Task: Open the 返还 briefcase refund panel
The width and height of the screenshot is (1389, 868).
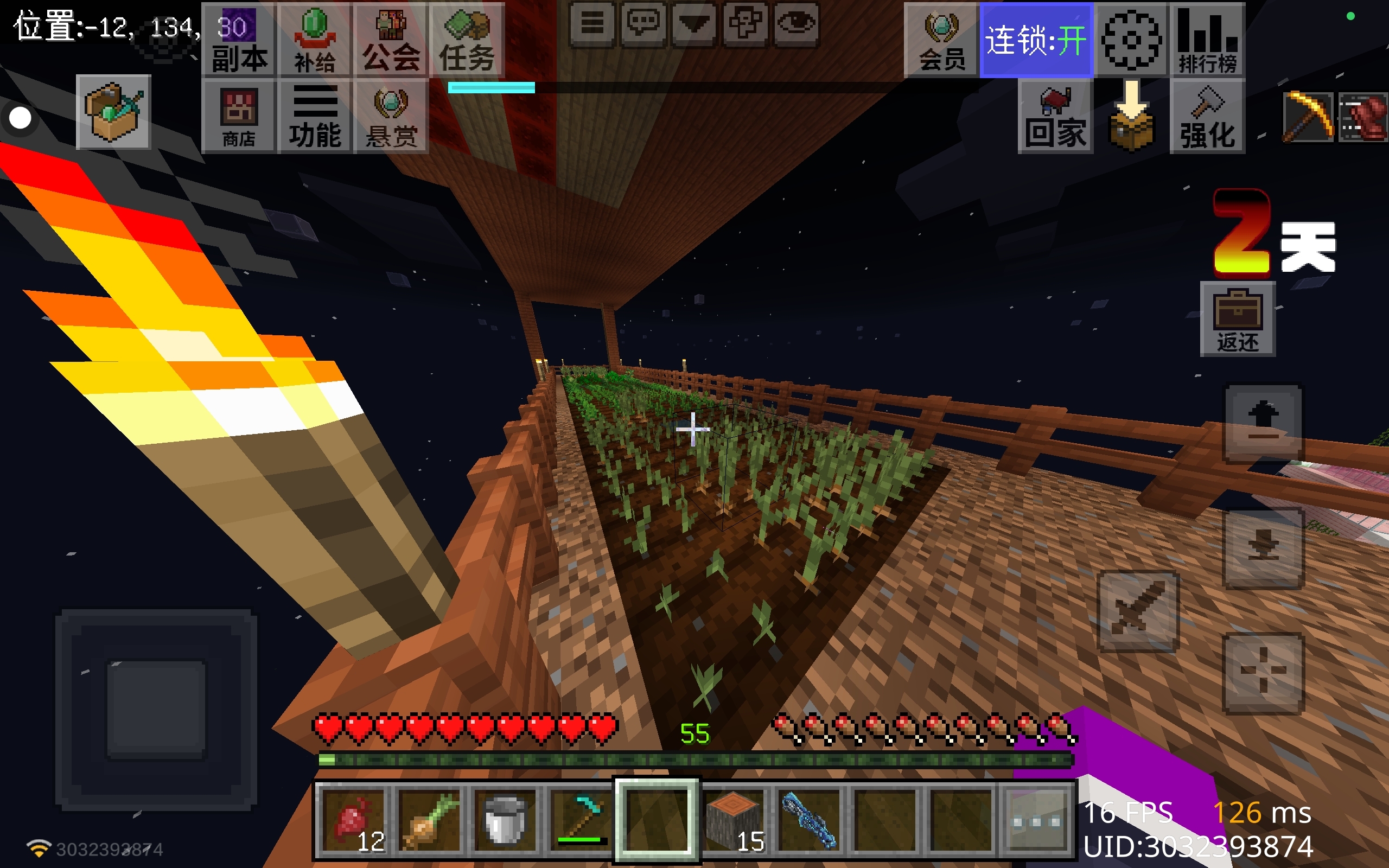Action: [1238, 319]
